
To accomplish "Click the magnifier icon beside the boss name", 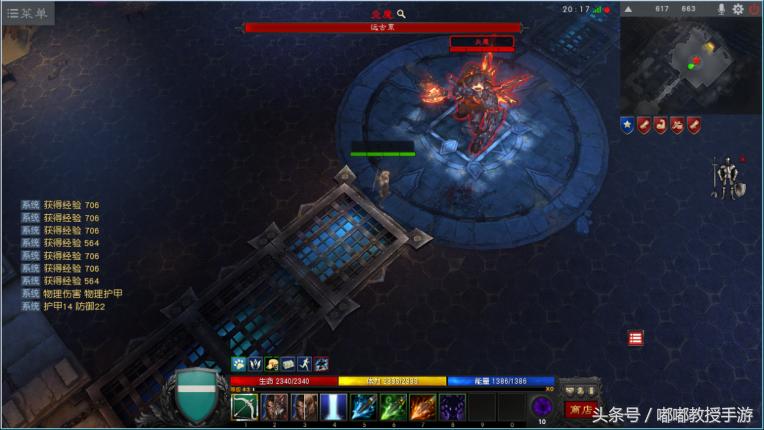I will (402, 14).
